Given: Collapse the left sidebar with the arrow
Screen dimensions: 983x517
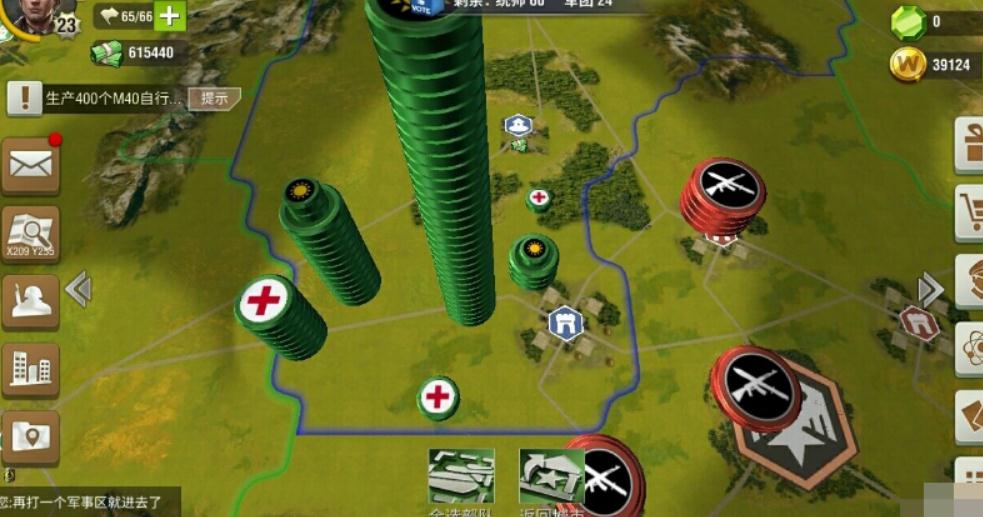Looking at the screenshot, I should click(x=78, y=290).
